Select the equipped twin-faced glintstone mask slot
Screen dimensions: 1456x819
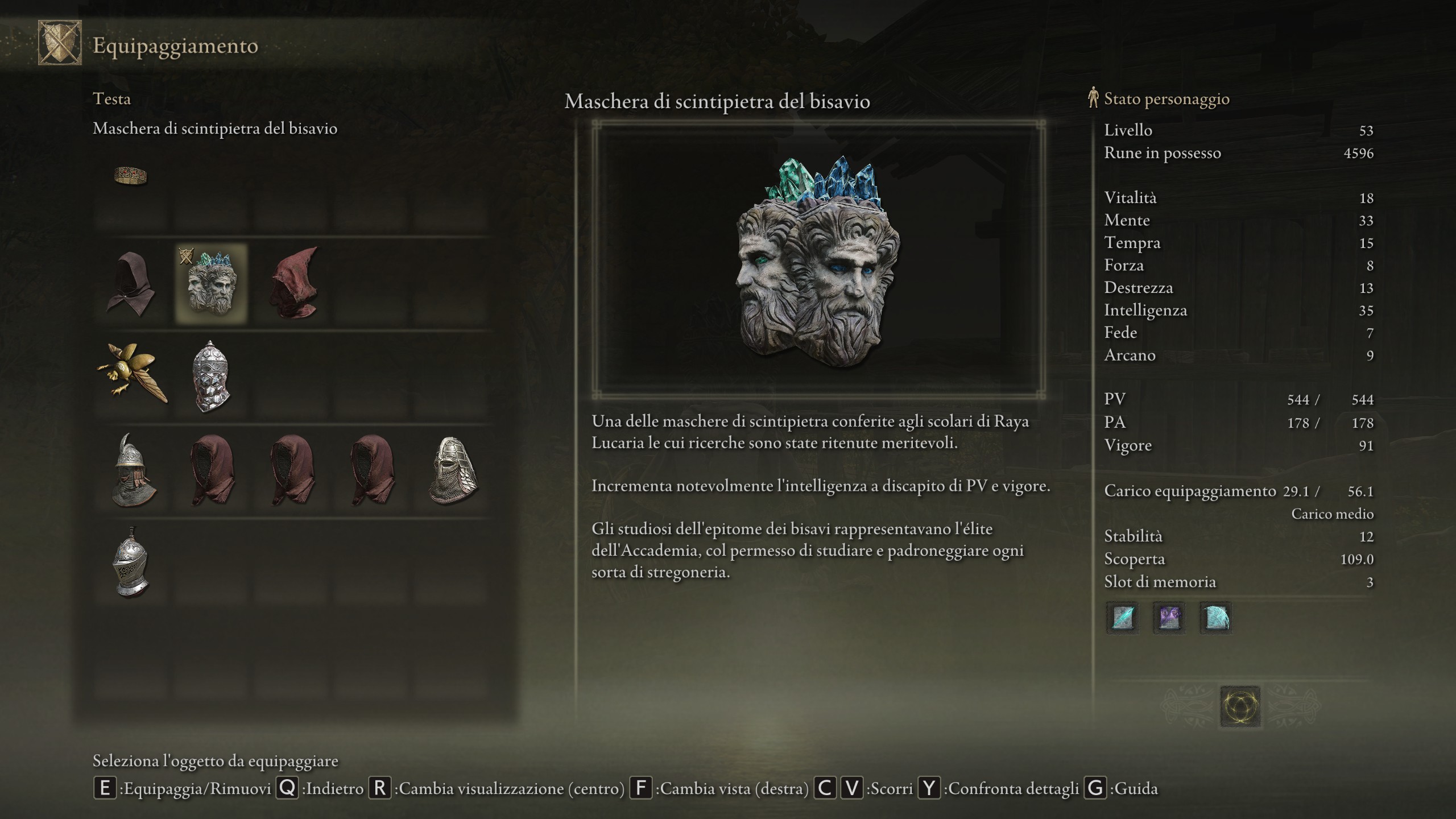pyautogui.click(x=210, y=283)
